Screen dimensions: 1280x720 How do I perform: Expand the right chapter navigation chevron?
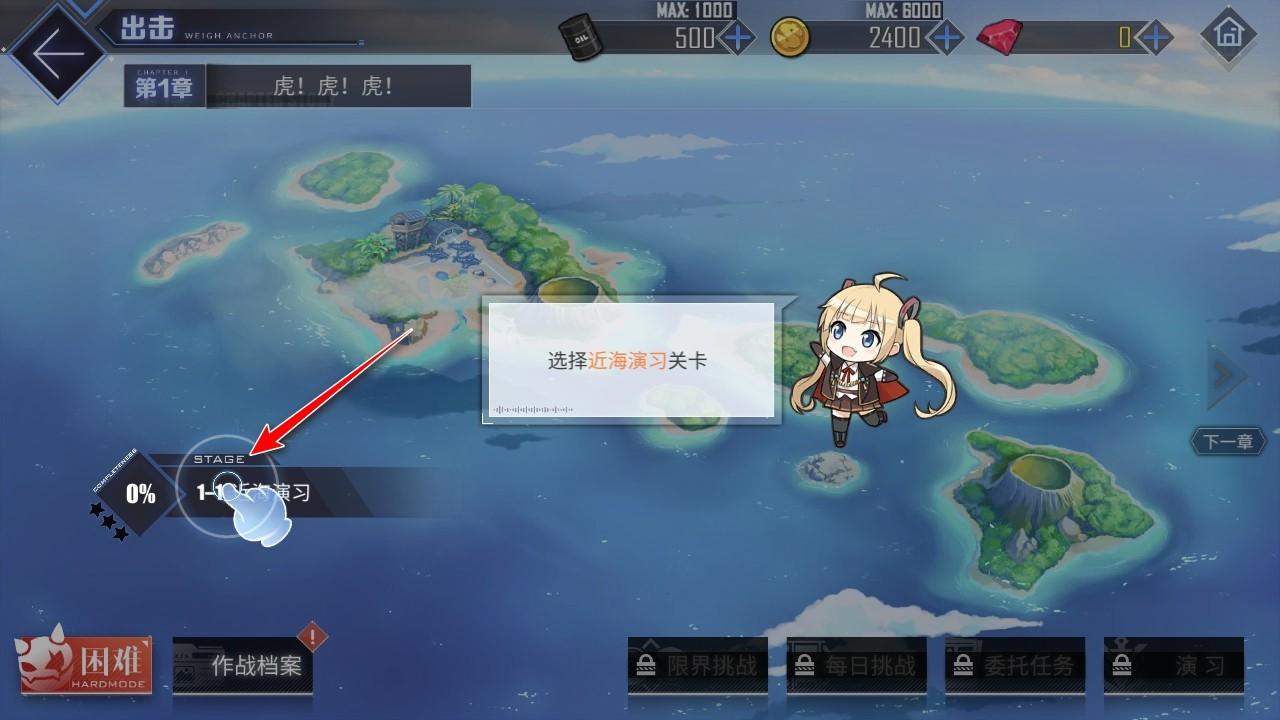1224,375
